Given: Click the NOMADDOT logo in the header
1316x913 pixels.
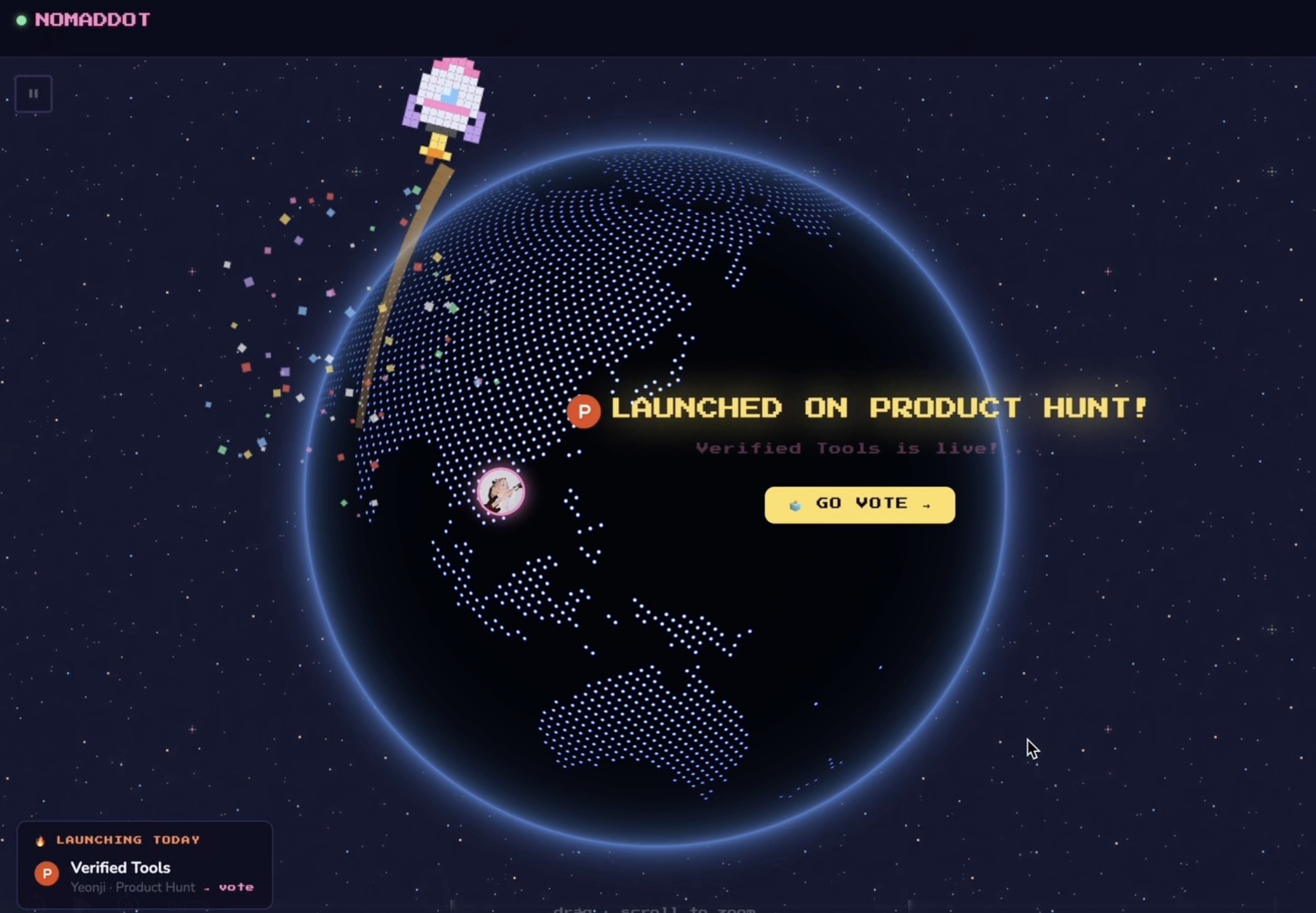Looking at the screenshot, I should [93, 19].
